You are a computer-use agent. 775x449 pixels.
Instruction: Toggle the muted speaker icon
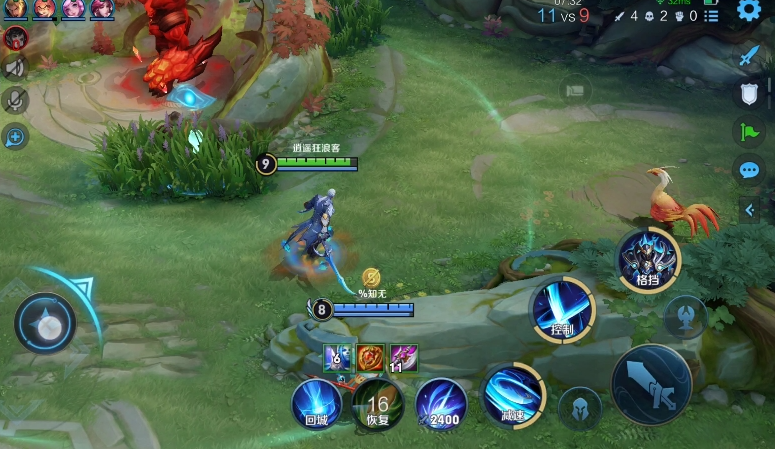15,67
